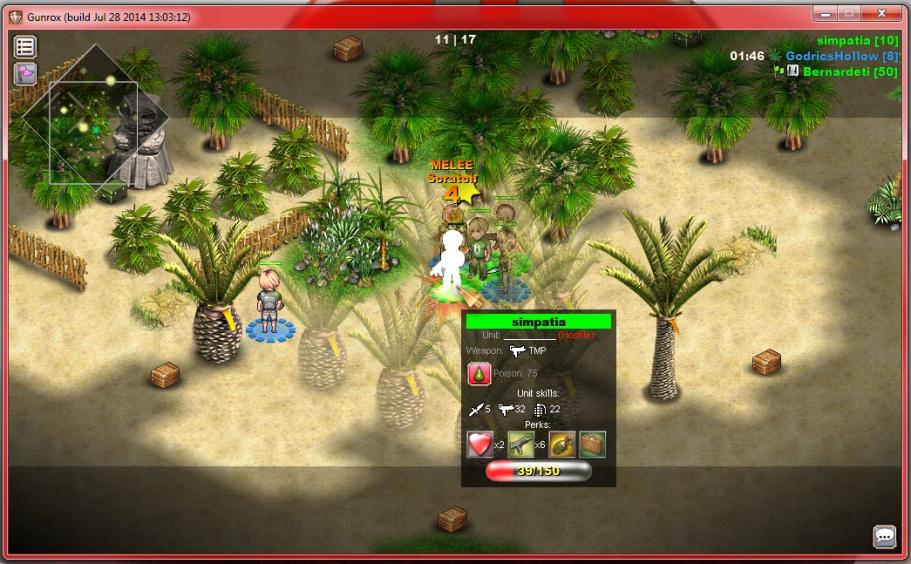Select the red heart perk icon

click(479, 444)
